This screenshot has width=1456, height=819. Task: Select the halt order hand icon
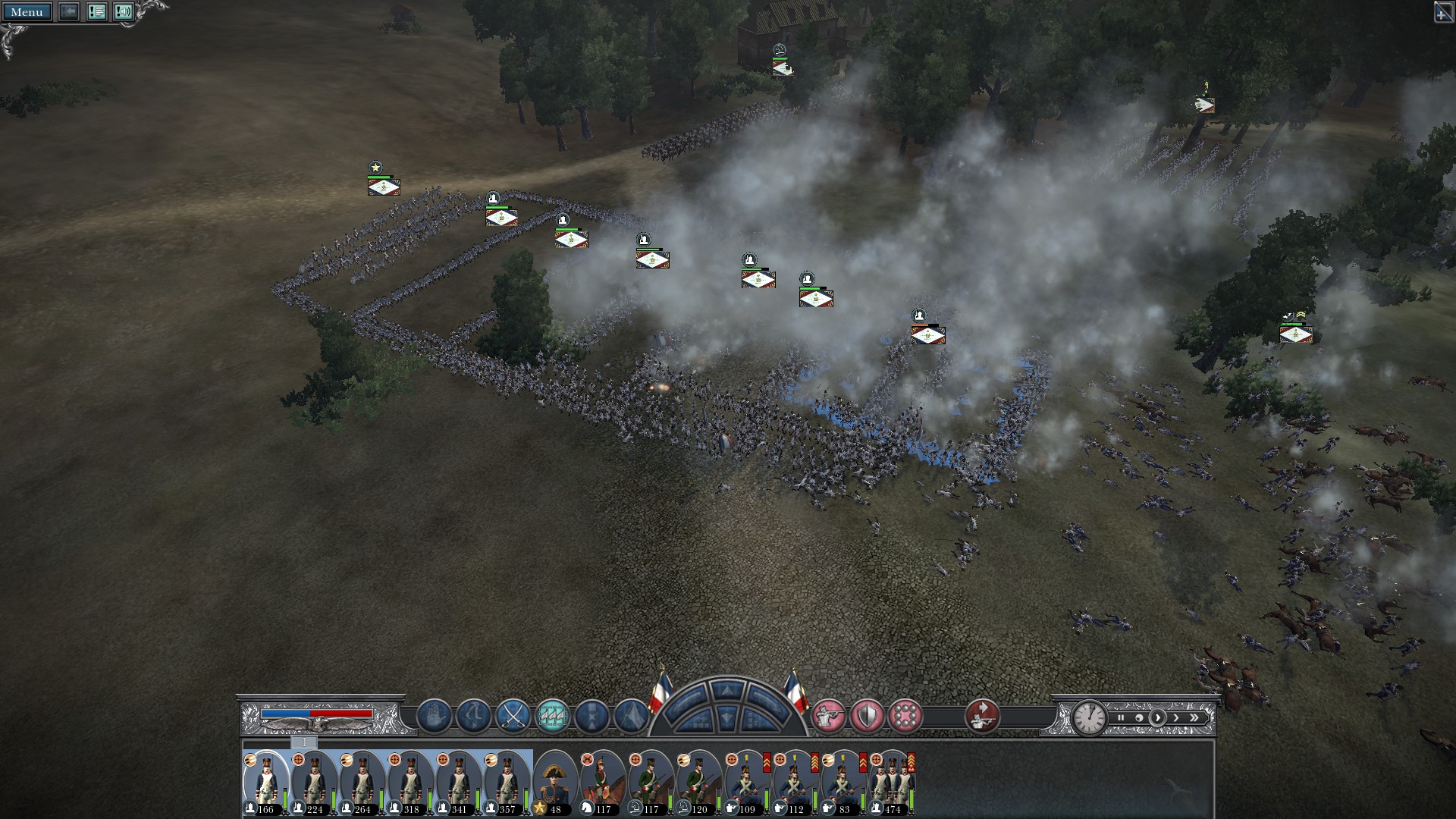pyautogui.click(x=436, y=717)
